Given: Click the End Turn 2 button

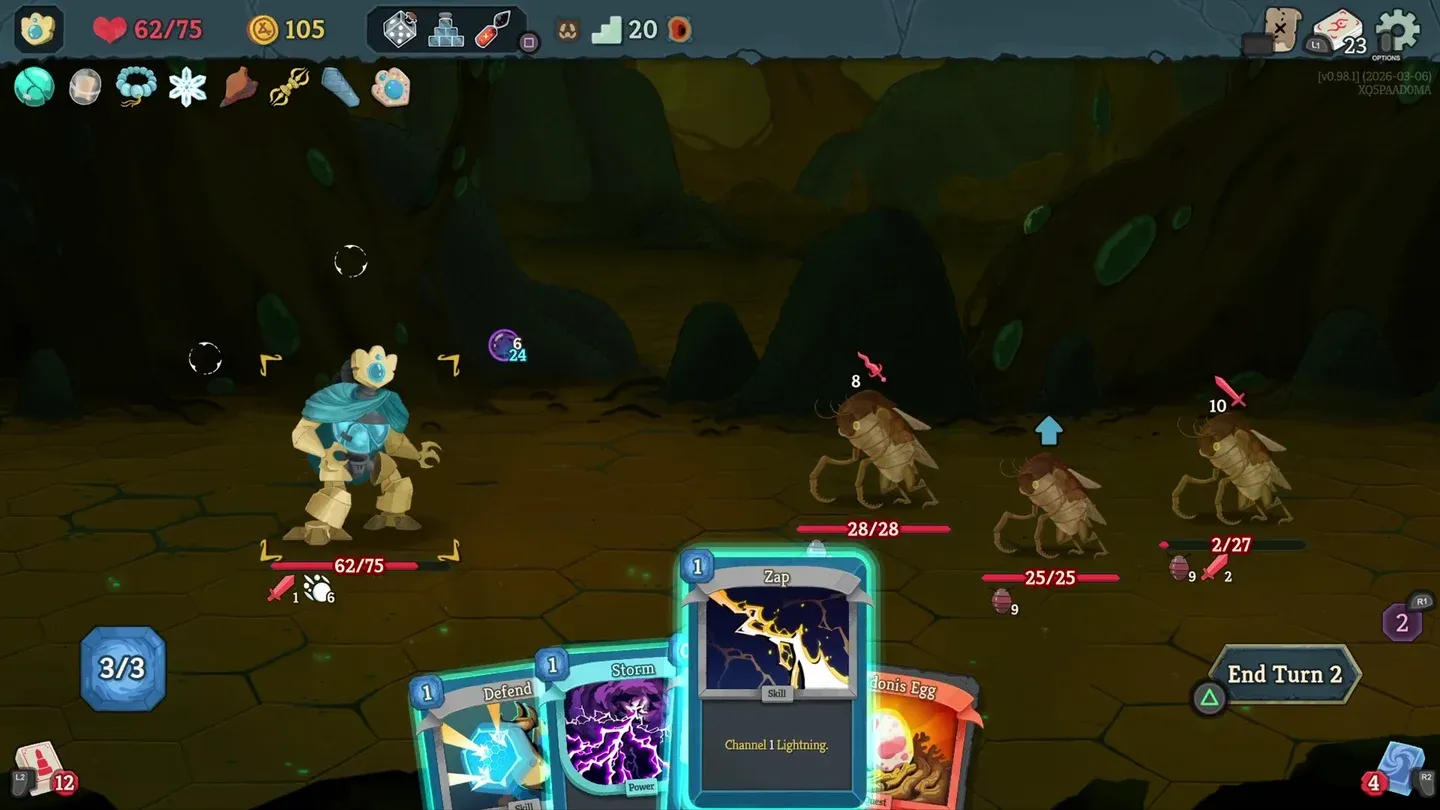Looking at the screenshot, I should (1284, 675).
